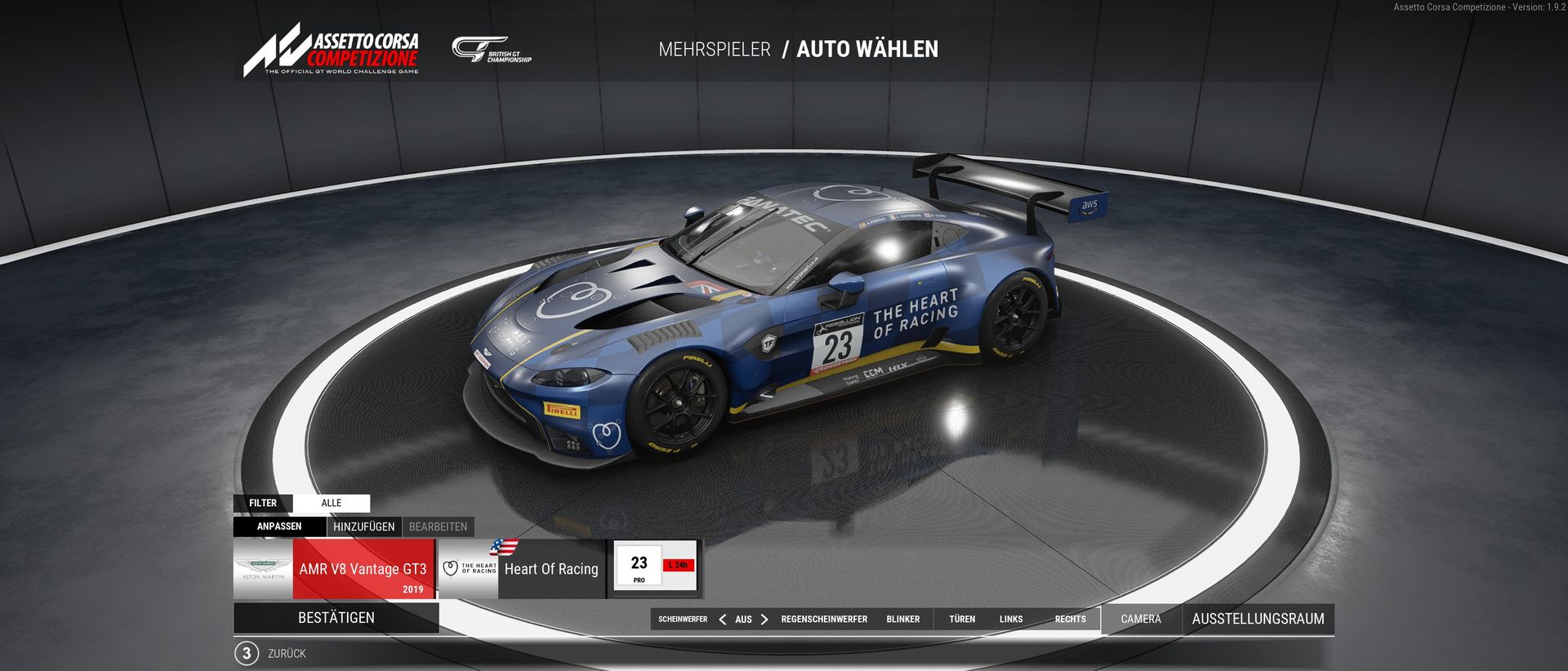Toggle the Links door option
Image resolution: width=1568 pixels, height=671 pixels.
pos(1011,620)
